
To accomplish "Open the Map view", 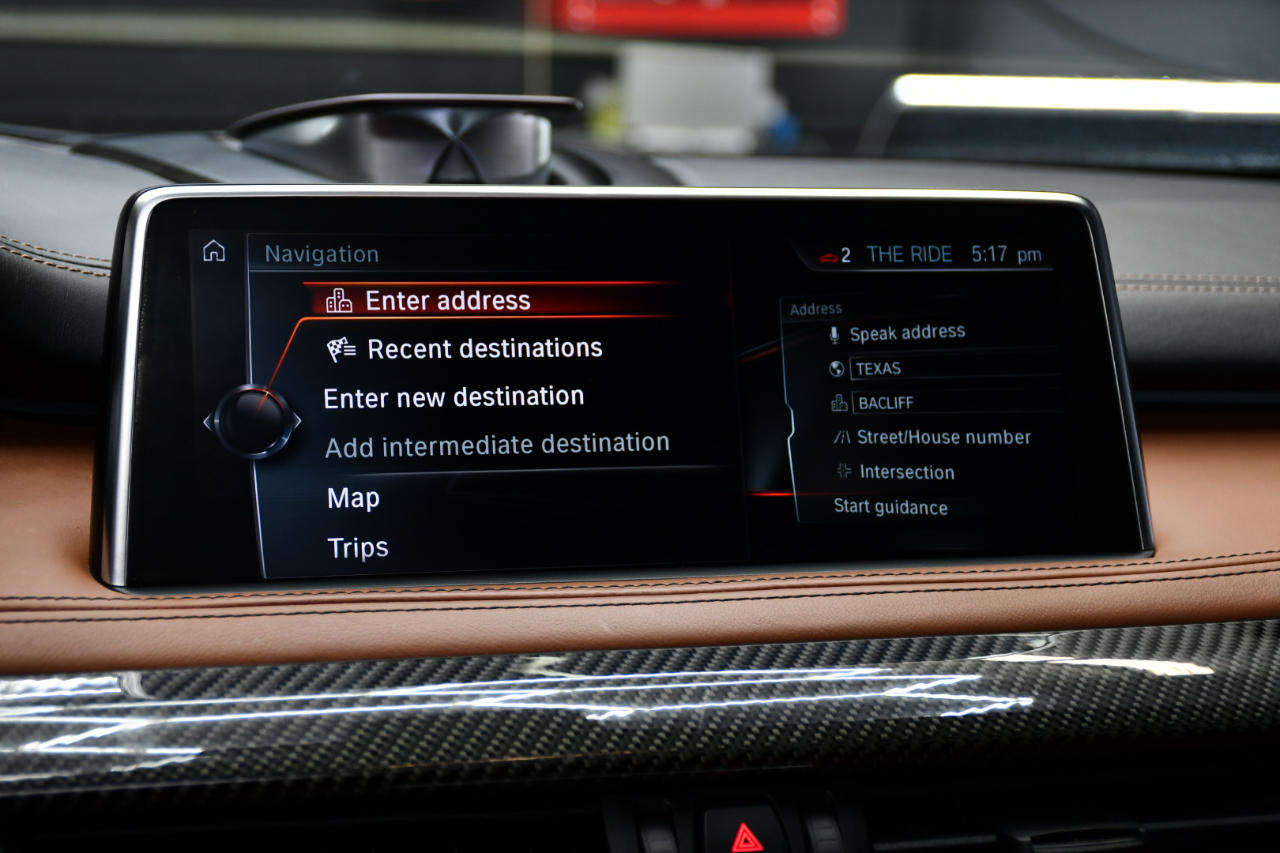I will [354, 498].
